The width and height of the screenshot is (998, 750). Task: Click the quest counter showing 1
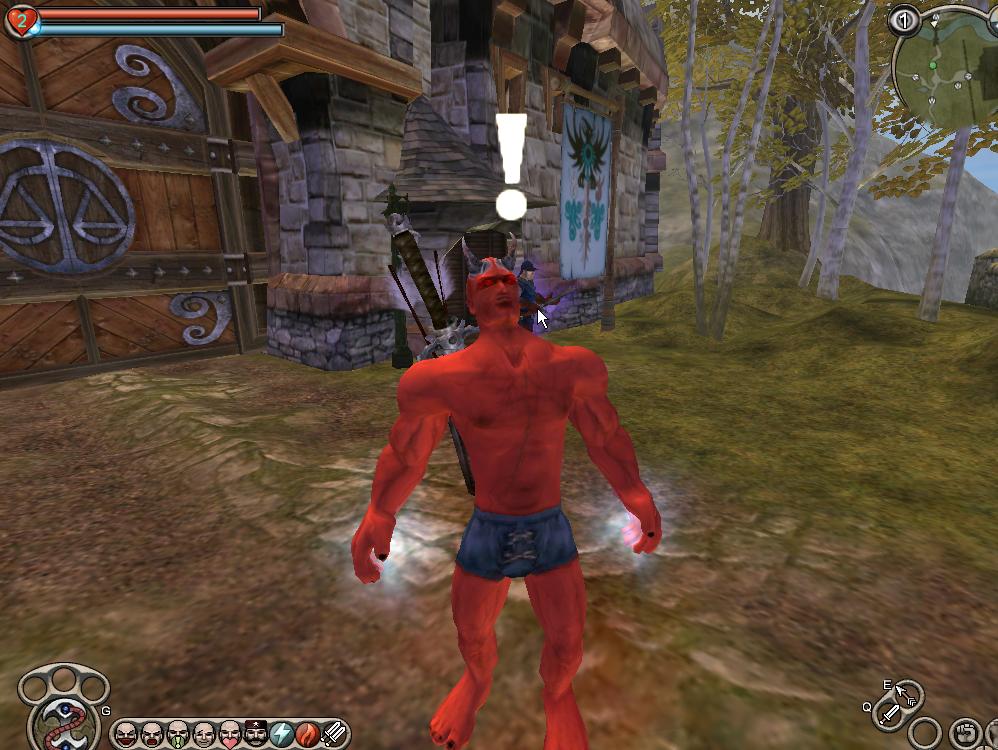click(x=904, y=19)
